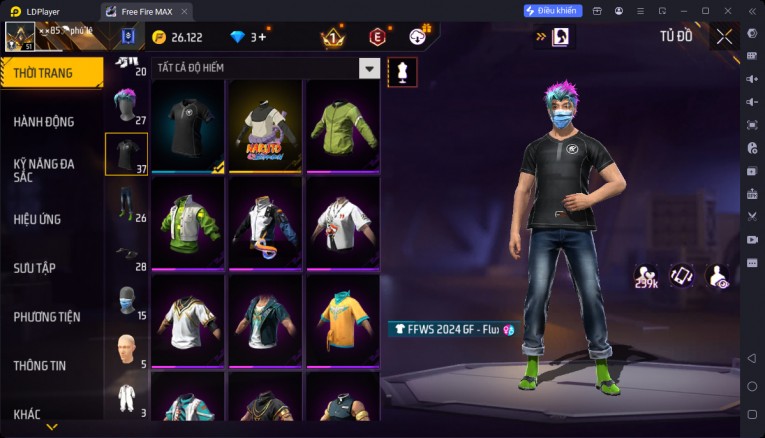Add diamonds with the plus button
The height and width of the screenshot is (438, 765).
(x=260, y=37)
